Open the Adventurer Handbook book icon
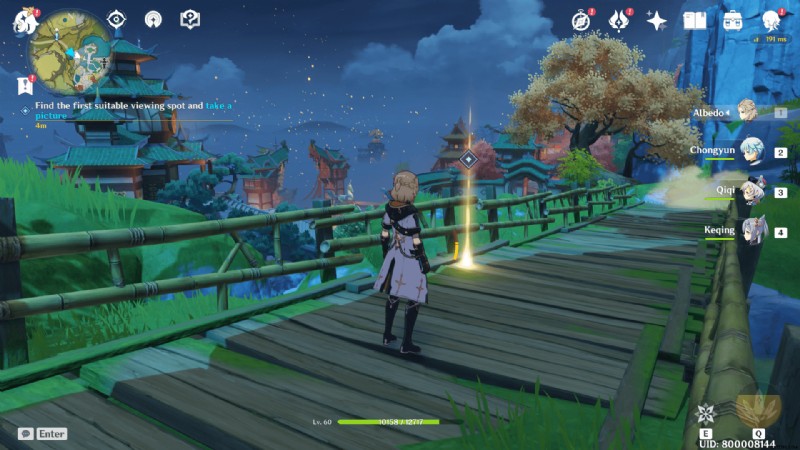 [x=694, y=20]
